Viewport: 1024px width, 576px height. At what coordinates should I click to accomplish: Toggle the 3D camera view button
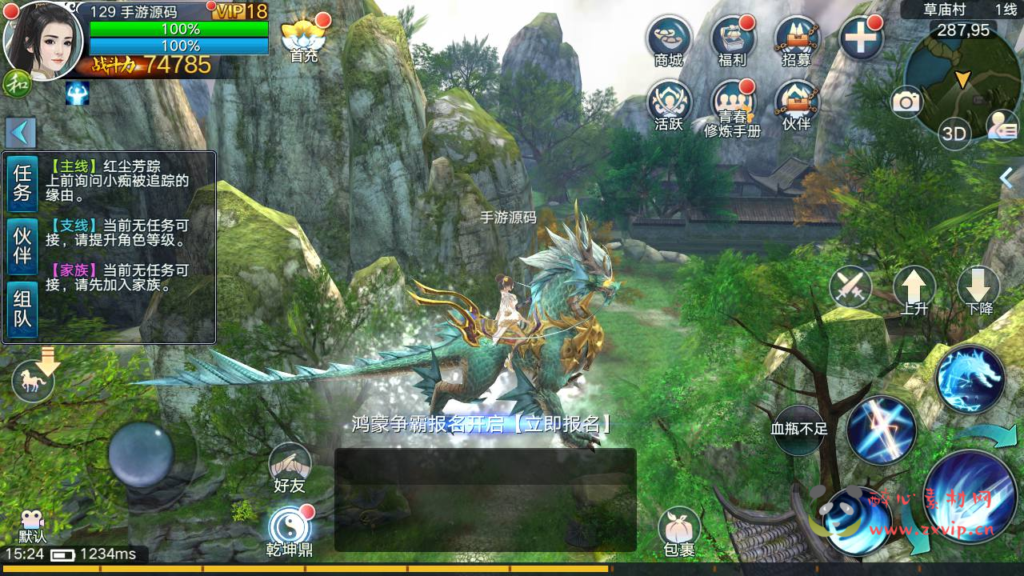[x=954, y=133]
